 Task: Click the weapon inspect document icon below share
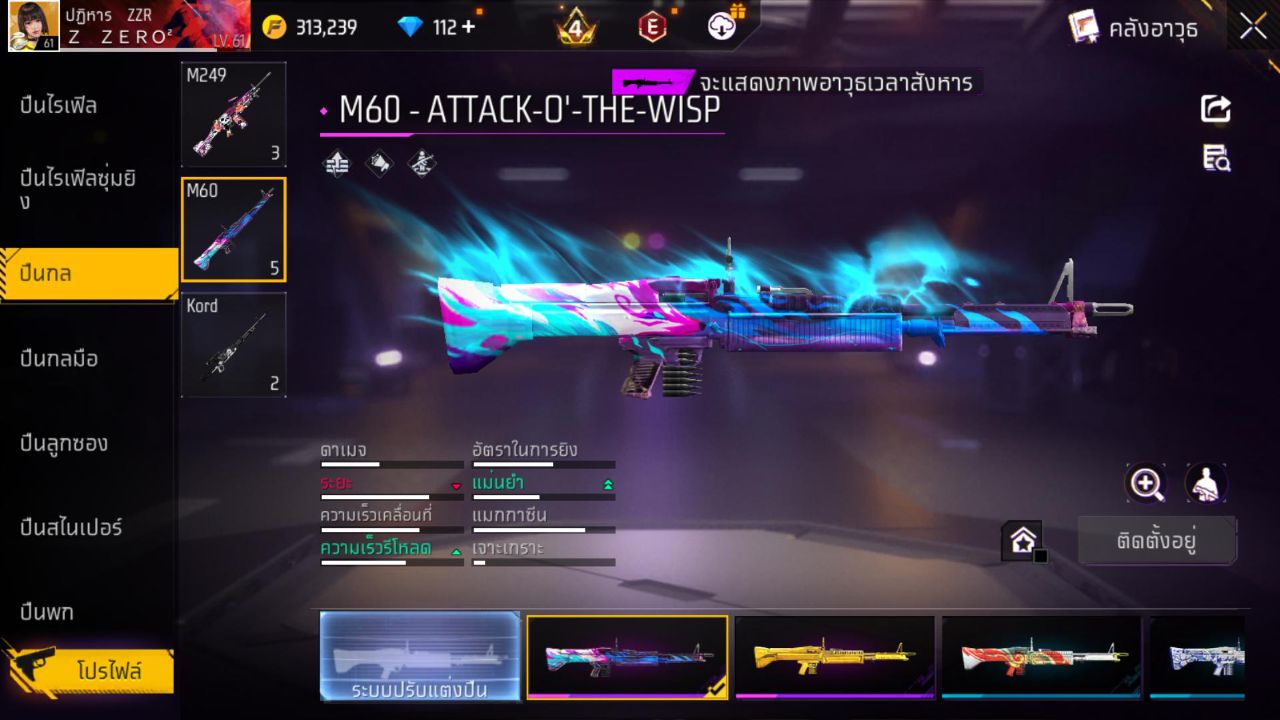click(x=1215, y=158)
